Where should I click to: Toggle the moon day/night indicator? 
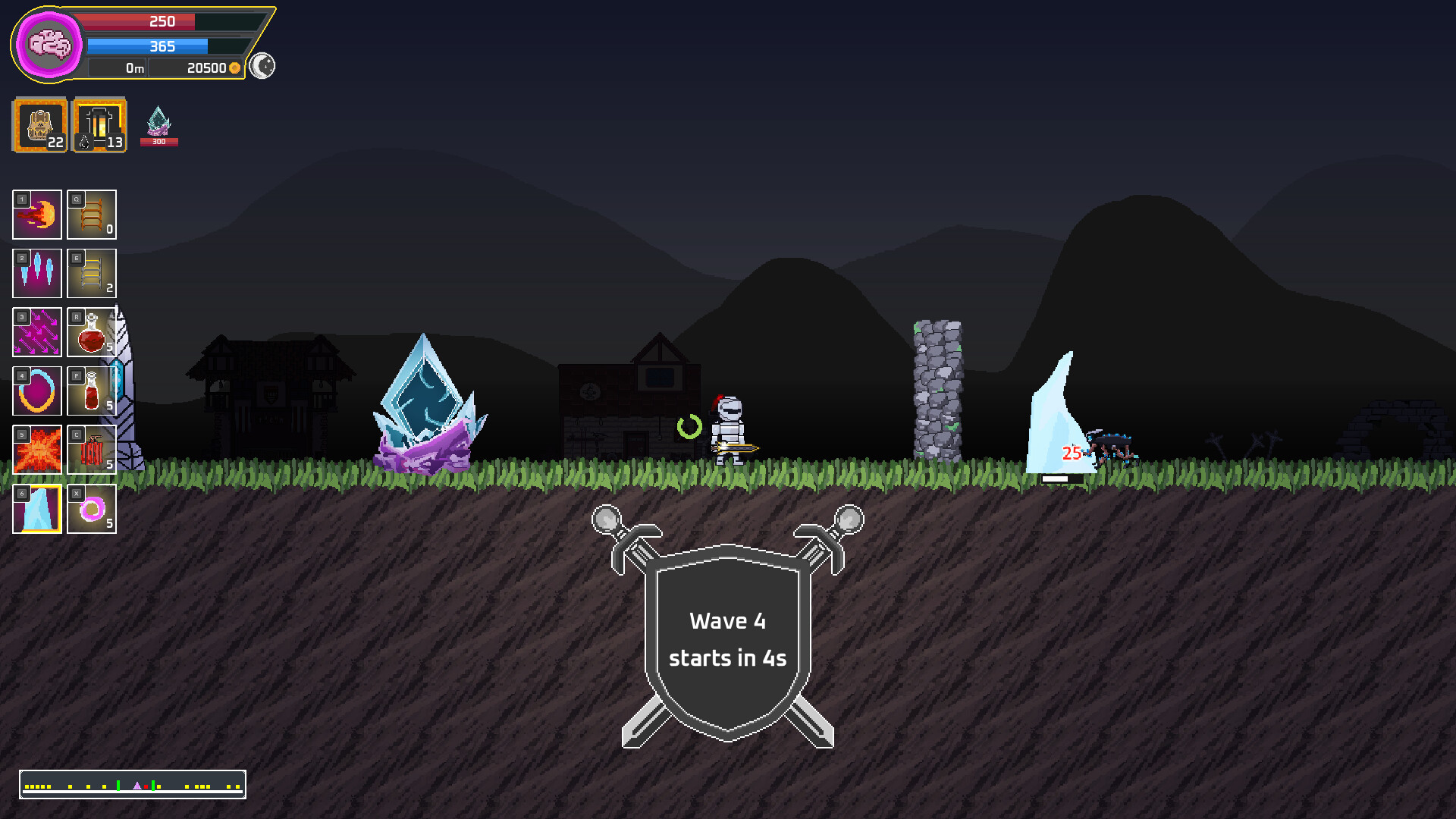coord(262,67)
